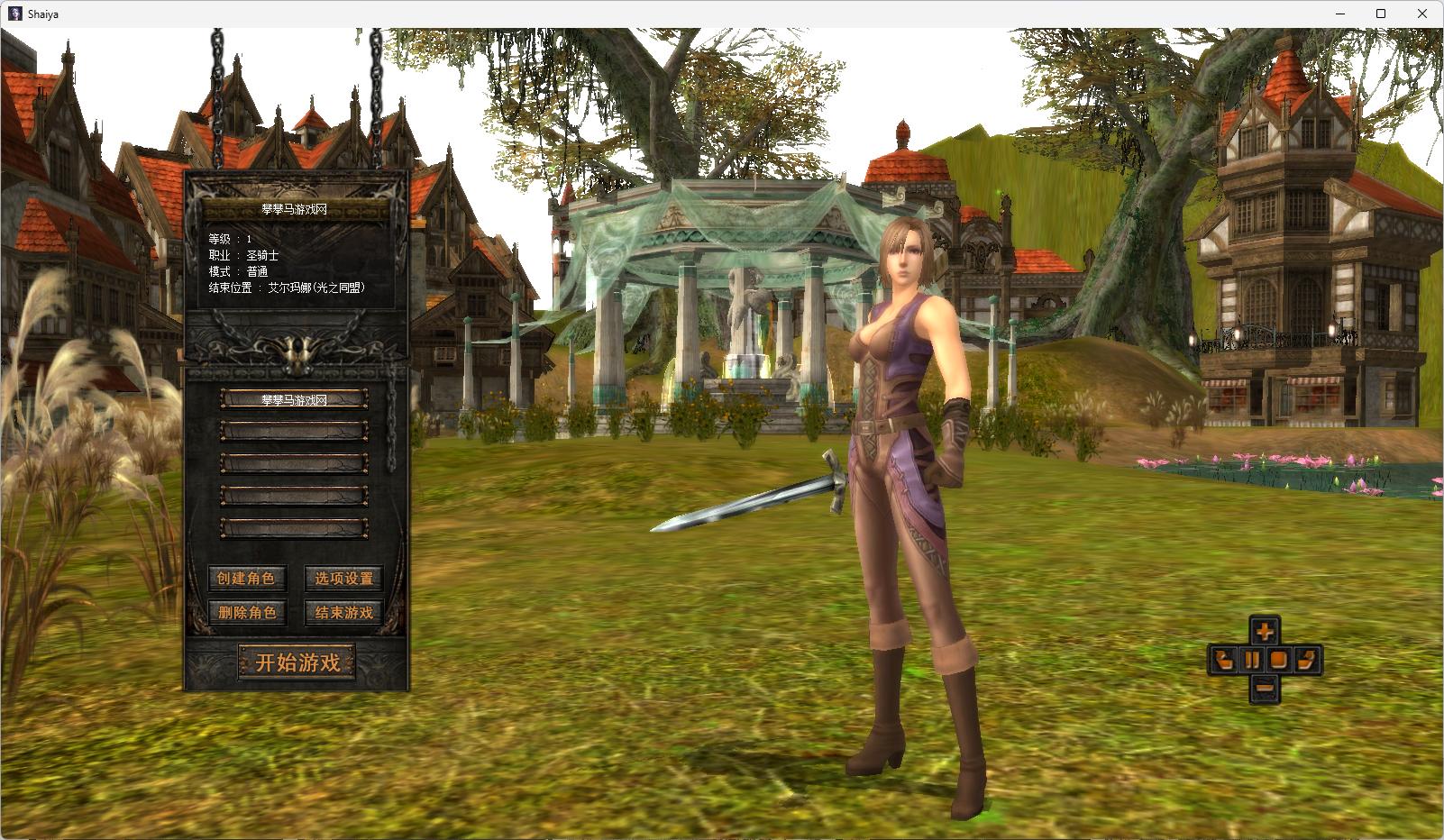Choose 删除角色 to delete the character
The width and height of the screenshot is (1444, 840).
pos(246,613)
